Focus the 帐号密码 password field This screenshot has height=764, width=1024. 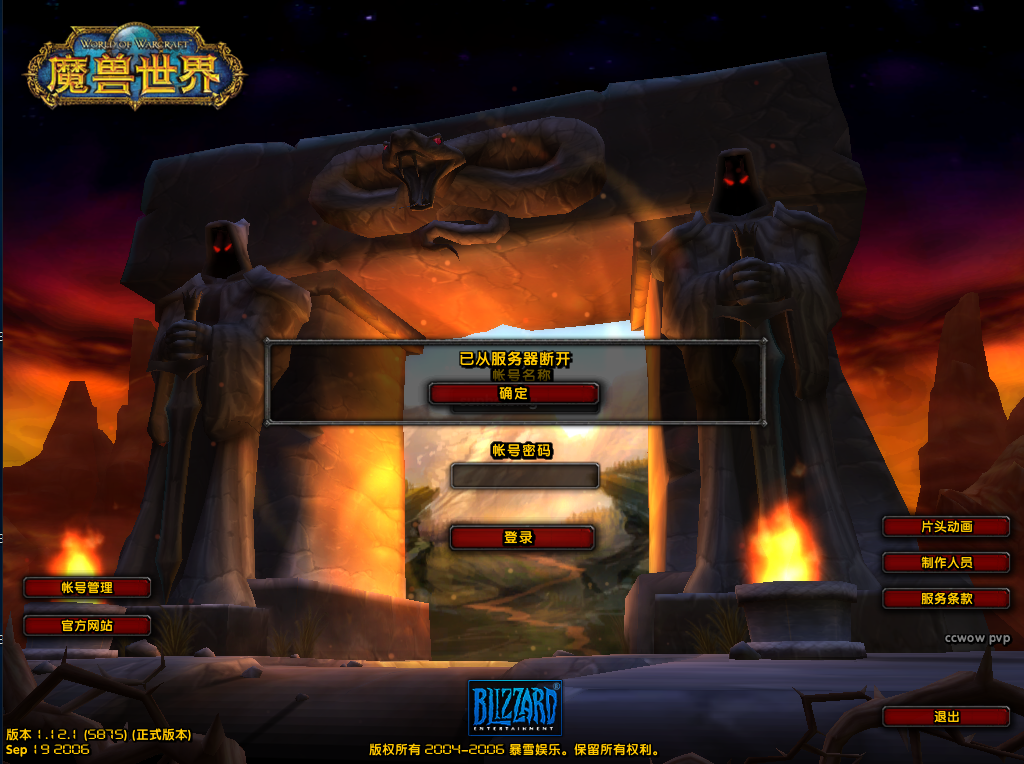[525, 475]
